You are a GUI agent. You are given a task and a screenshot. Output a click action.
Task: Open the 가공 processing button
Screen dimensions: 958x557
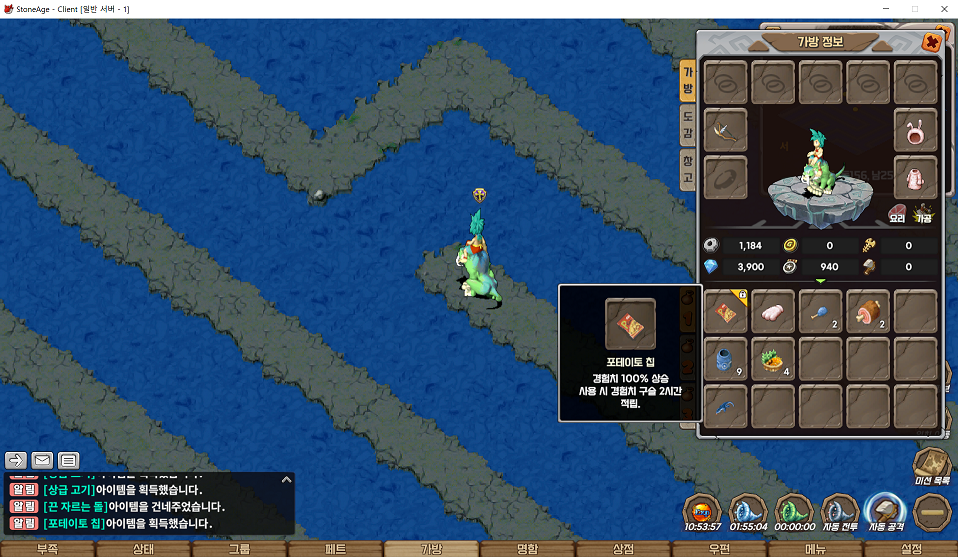[924, 212]
